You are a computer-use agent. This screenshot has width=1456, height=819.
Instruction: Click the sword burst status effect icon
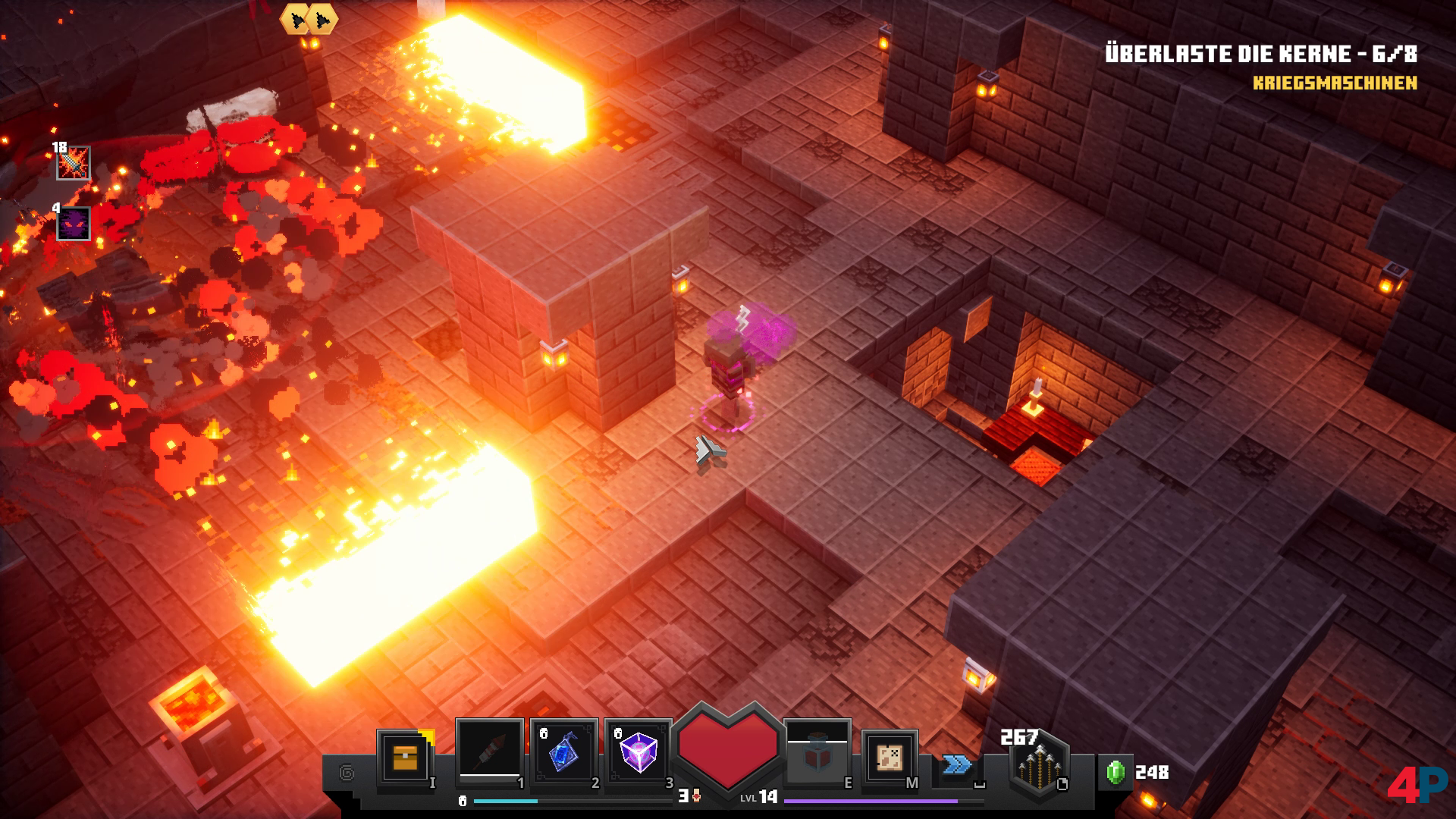click(x=74, y=163)
